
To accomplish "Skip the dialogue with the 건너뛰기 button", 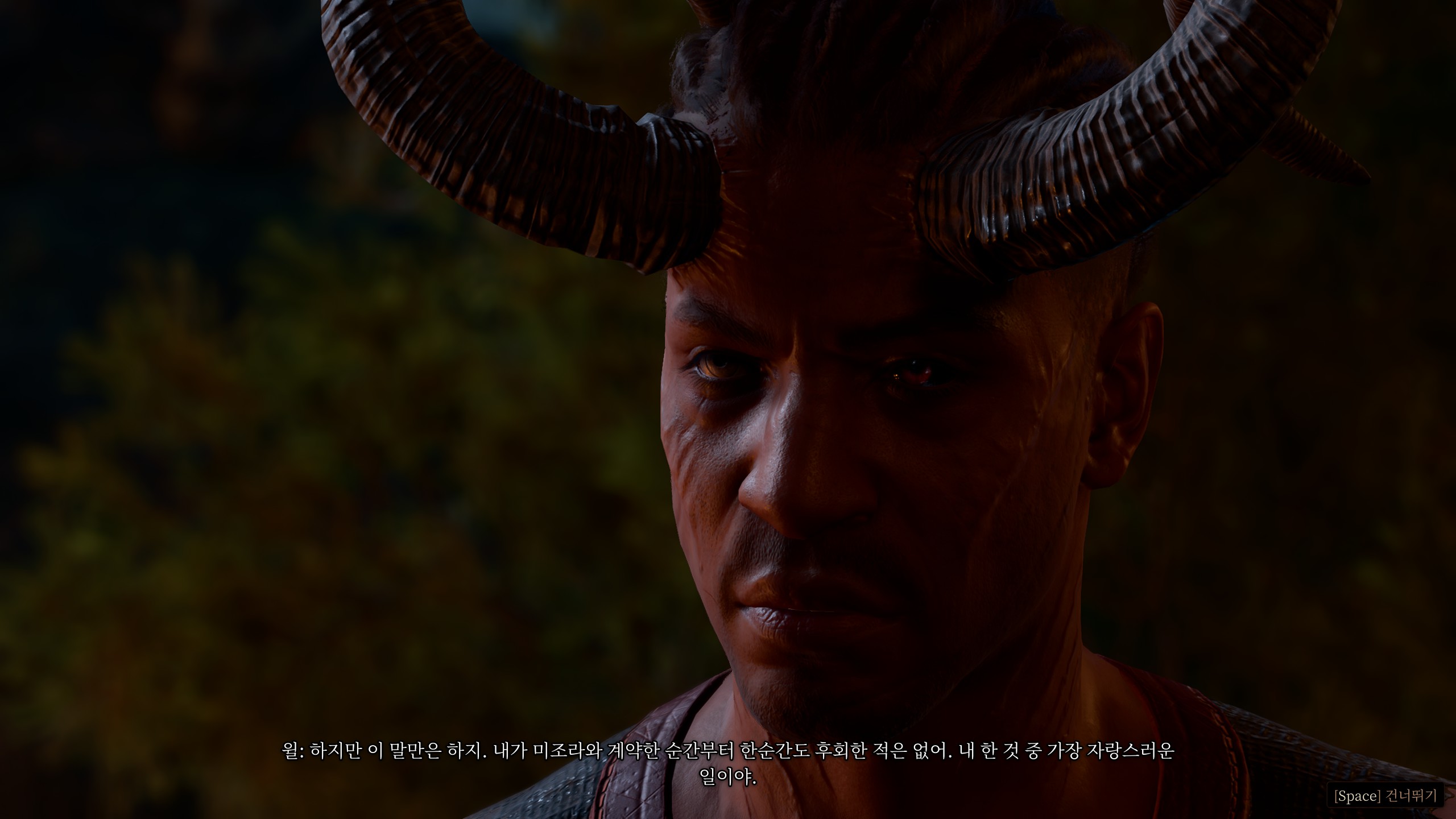I will click(x=1384, y=796).
